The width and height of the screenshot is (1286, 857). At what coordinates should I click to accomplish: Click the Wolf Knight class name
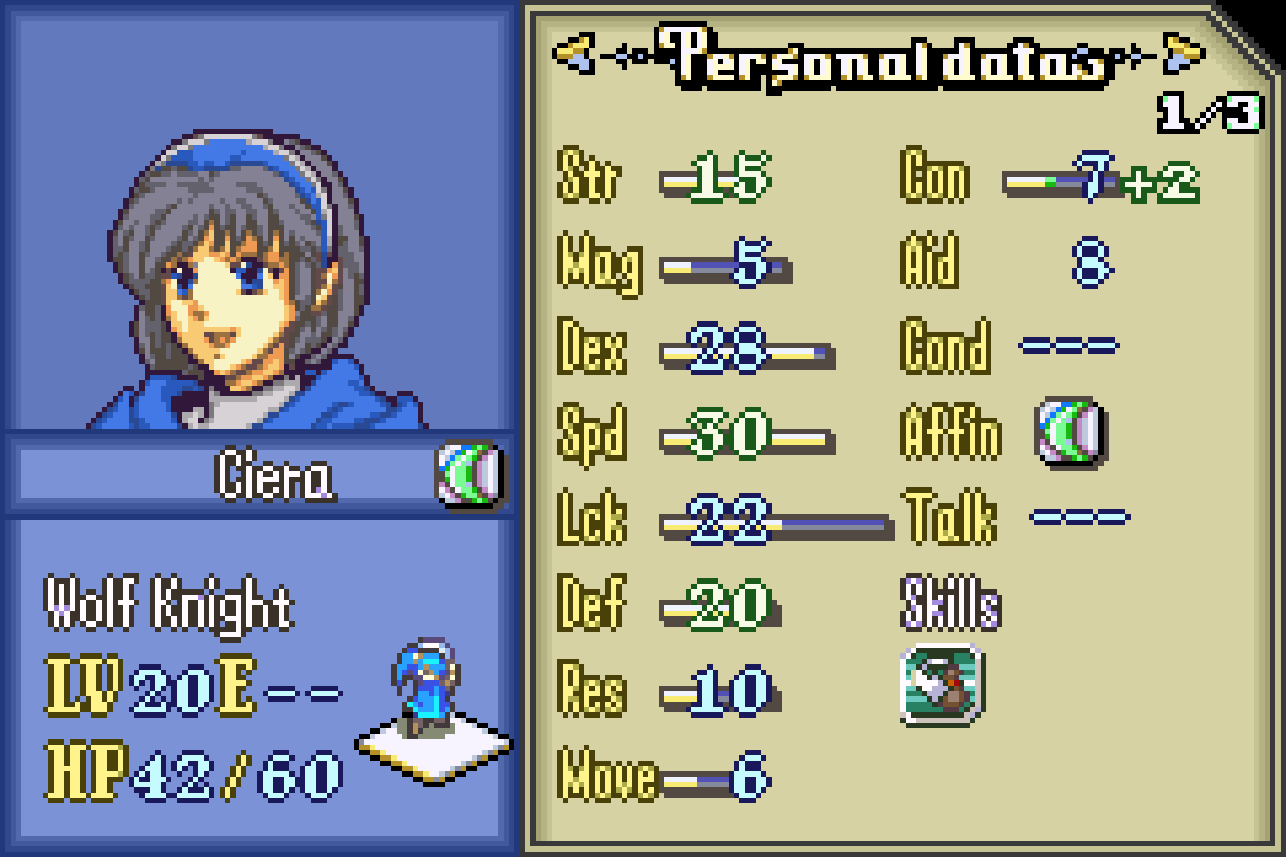[x=169, y=607]
